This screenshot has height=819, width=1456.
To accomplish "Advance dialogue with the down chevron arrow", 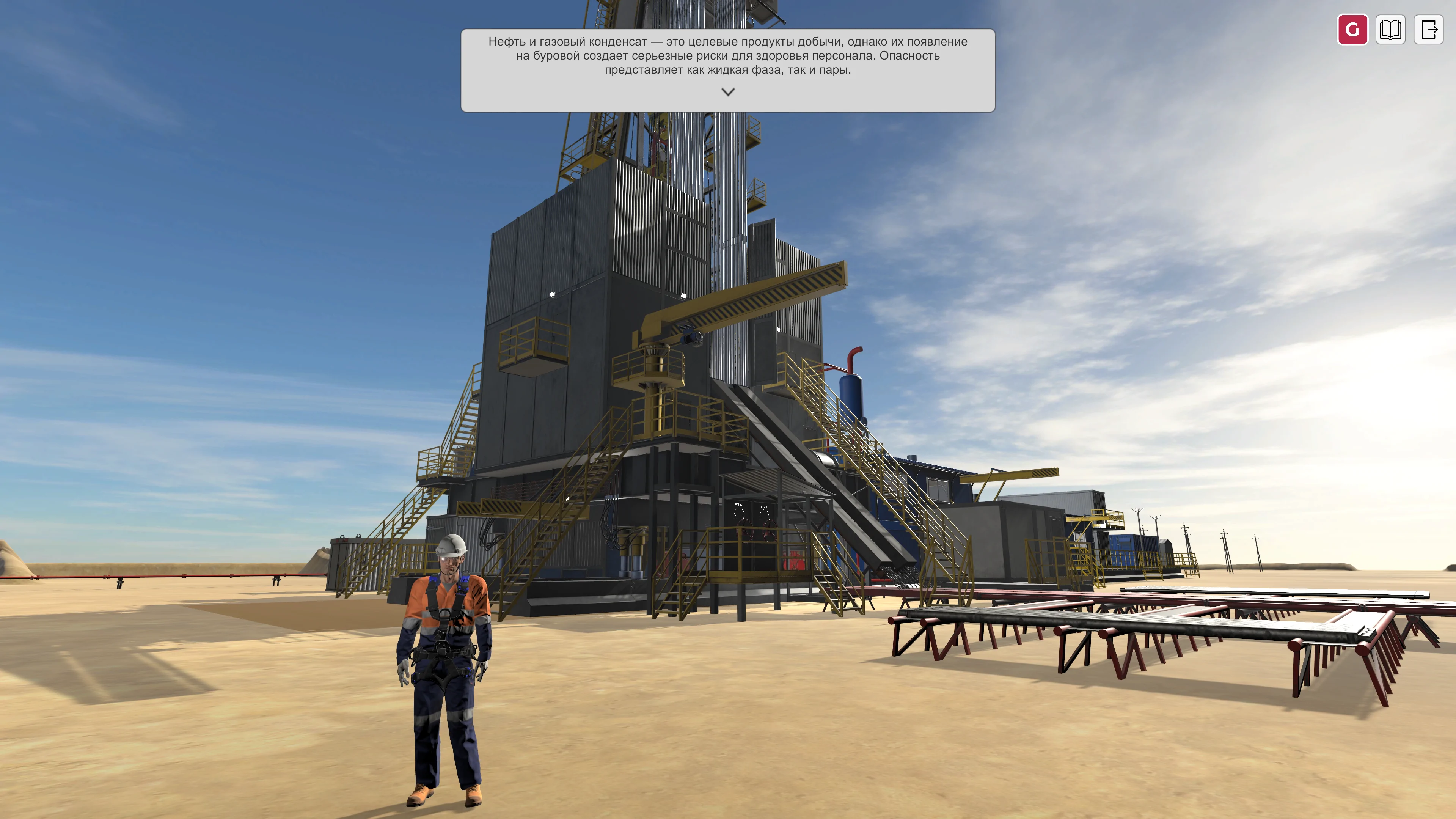I will (x=728, y=91).
